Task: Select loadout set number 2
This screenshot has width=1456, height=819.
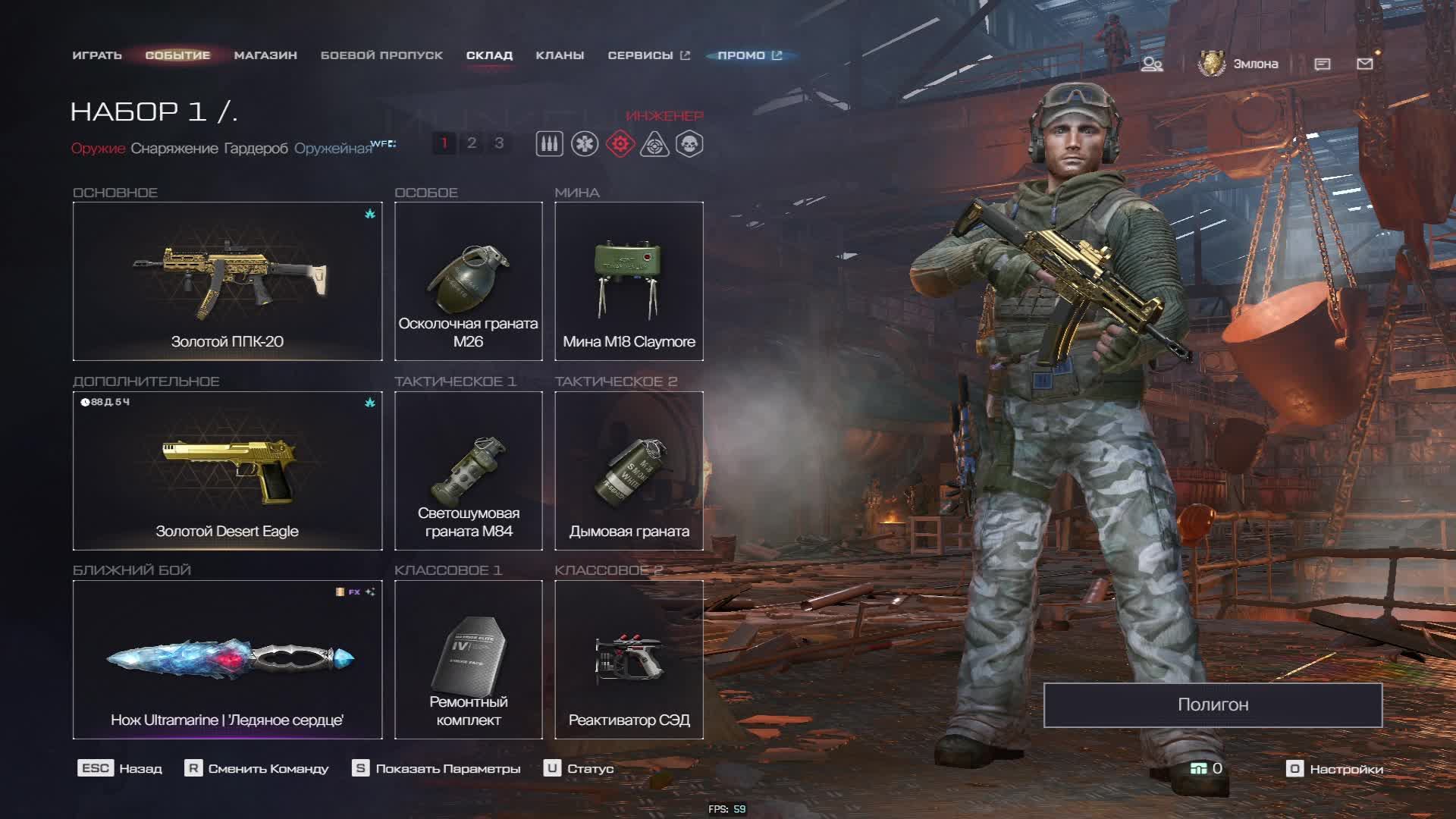Action: click(x=472, y=143)
